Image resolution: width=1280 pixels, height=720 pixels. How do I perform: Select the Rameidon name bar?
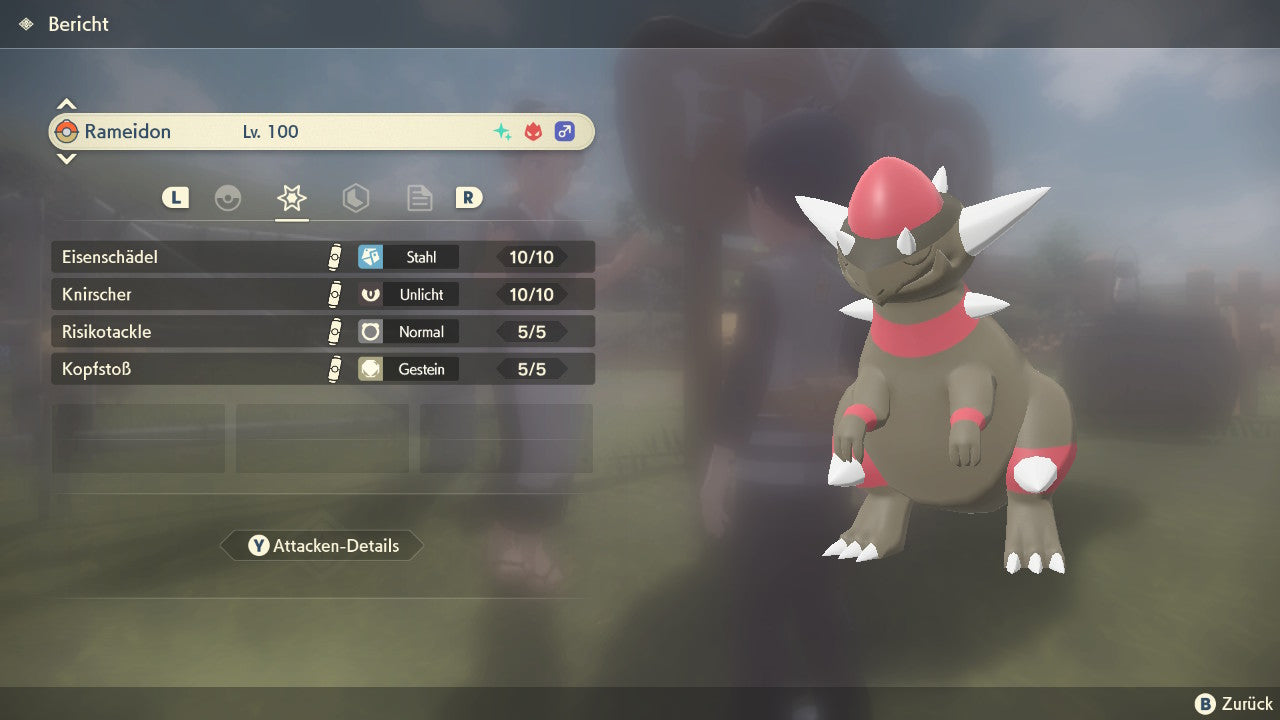pyautogui.click(x=322, y=131)
